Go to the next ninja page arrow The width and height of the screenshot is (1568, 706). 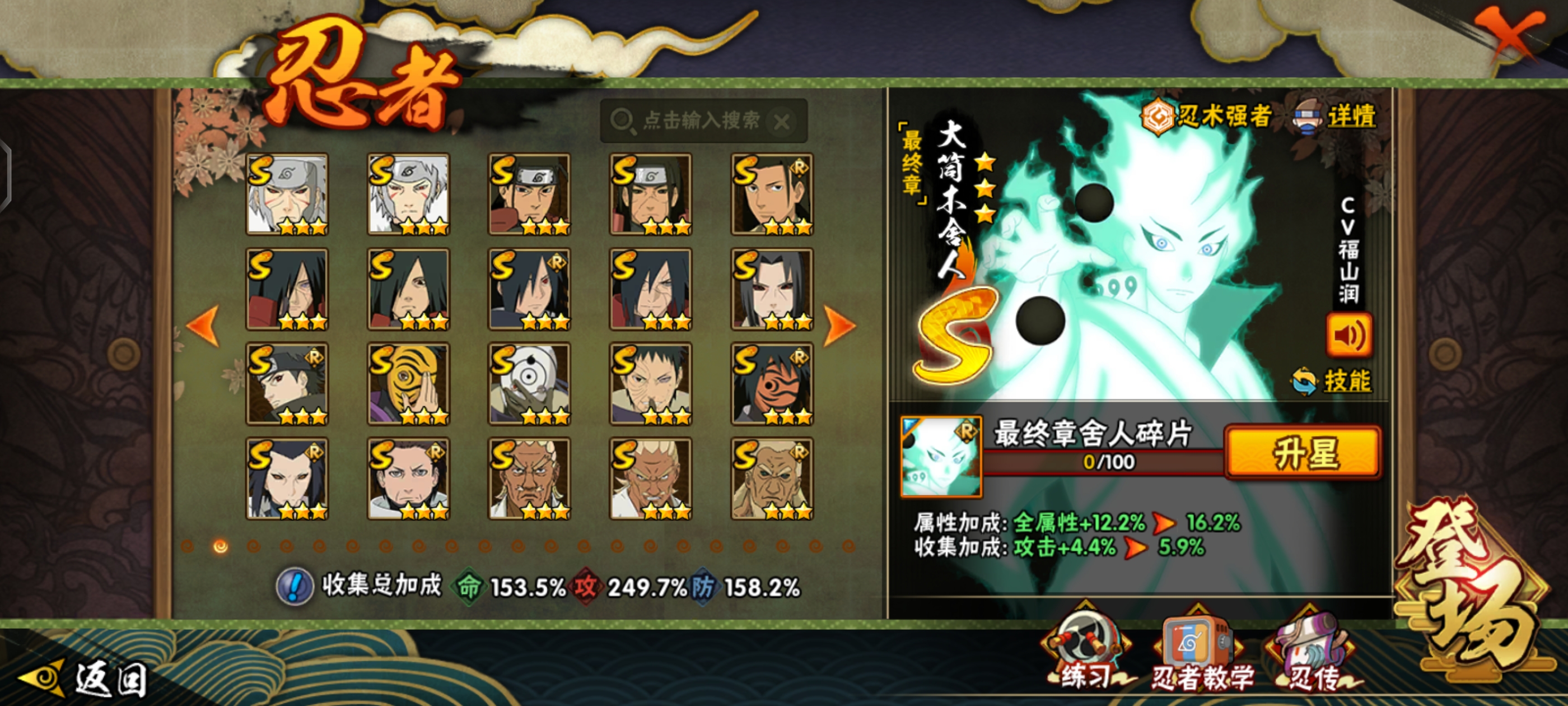click(x=839, y=326)
